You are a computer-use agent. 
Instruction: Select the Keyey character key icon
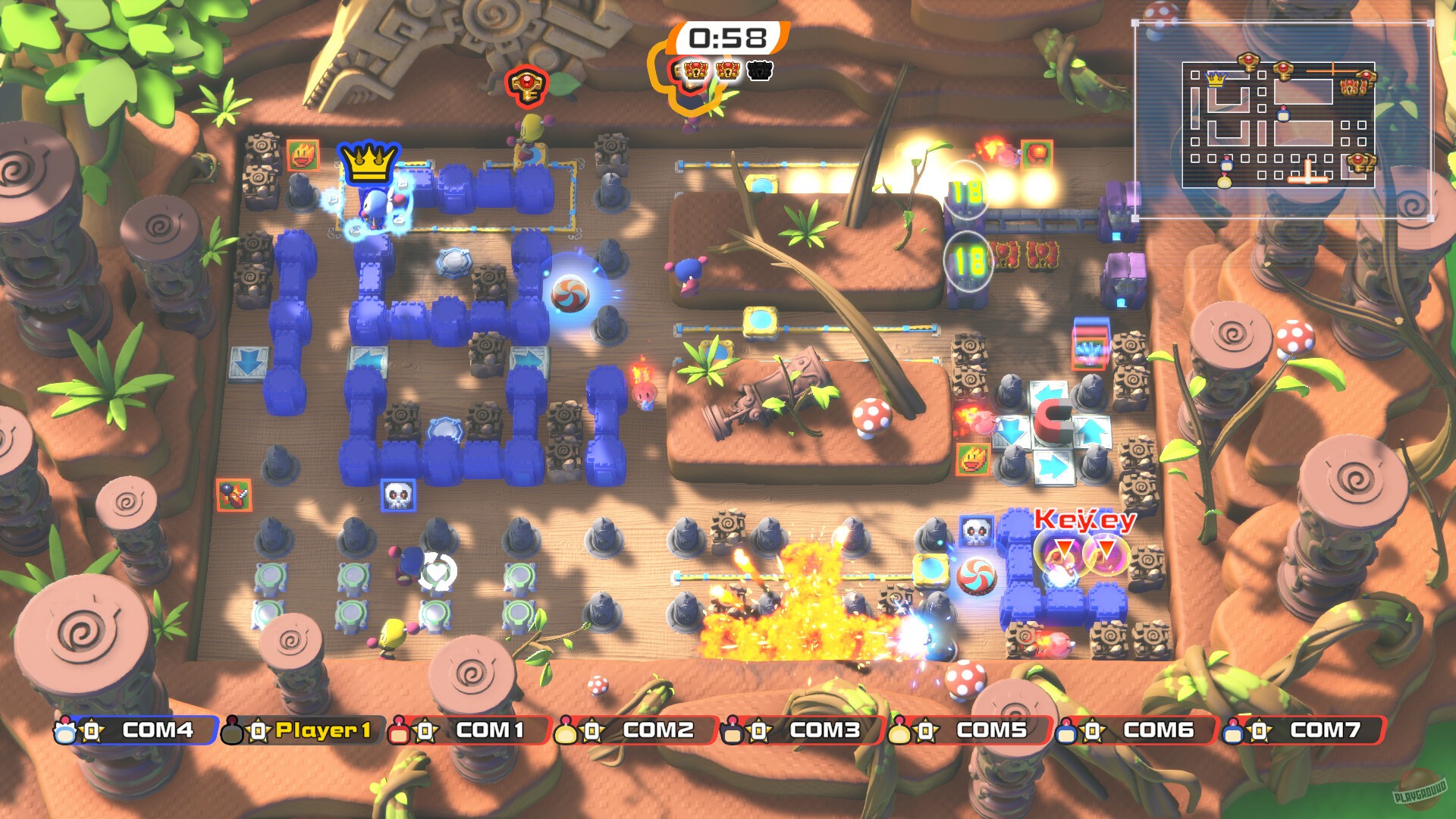click(527, 86)
